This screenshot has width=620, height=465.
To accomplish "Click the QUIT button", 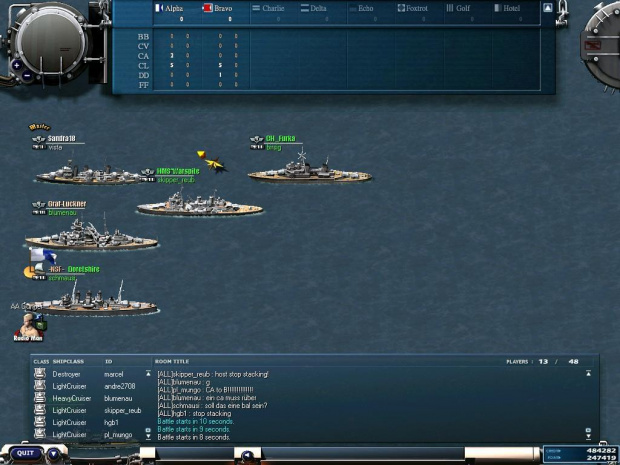I will pyautogui.click(x=25, y=453).
